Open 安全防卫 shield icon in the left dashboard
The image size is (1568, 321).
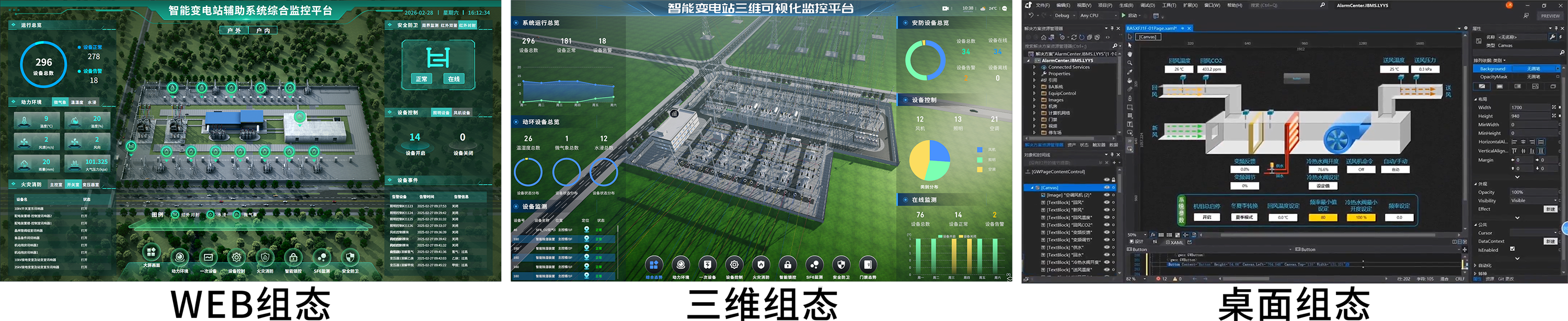[x=350, y=257]
